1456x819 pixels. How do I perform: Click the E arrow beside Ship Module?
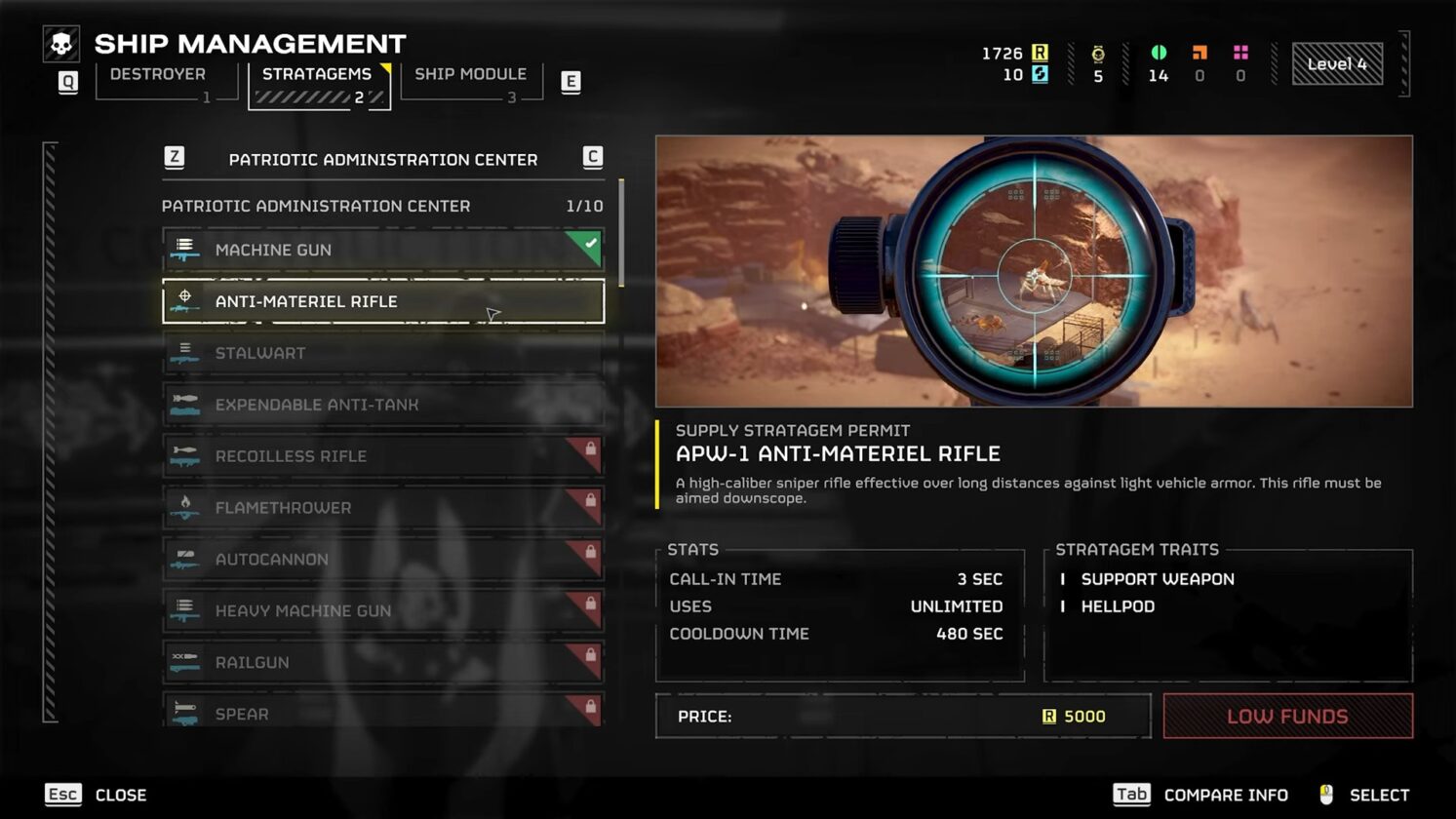tap(571, 82)
